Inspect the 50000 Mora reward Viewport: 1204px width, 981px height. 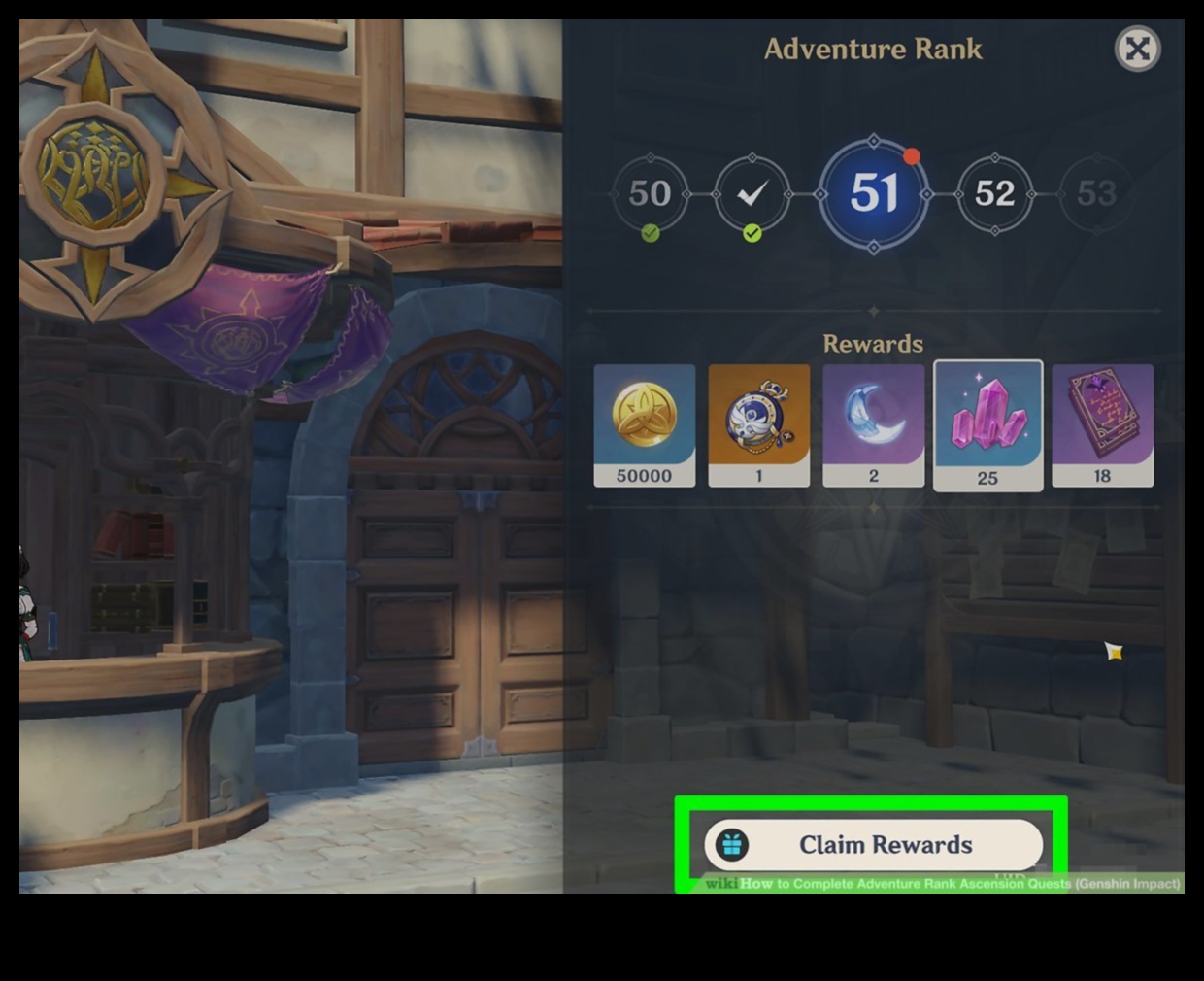coord(645,425)
